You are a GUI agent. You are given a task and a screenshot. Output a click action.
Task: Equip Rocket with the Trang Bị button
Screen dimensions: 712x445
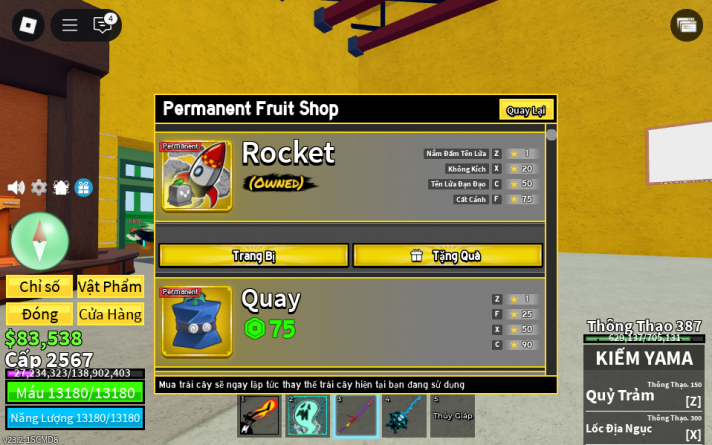[x=254, y=256]
